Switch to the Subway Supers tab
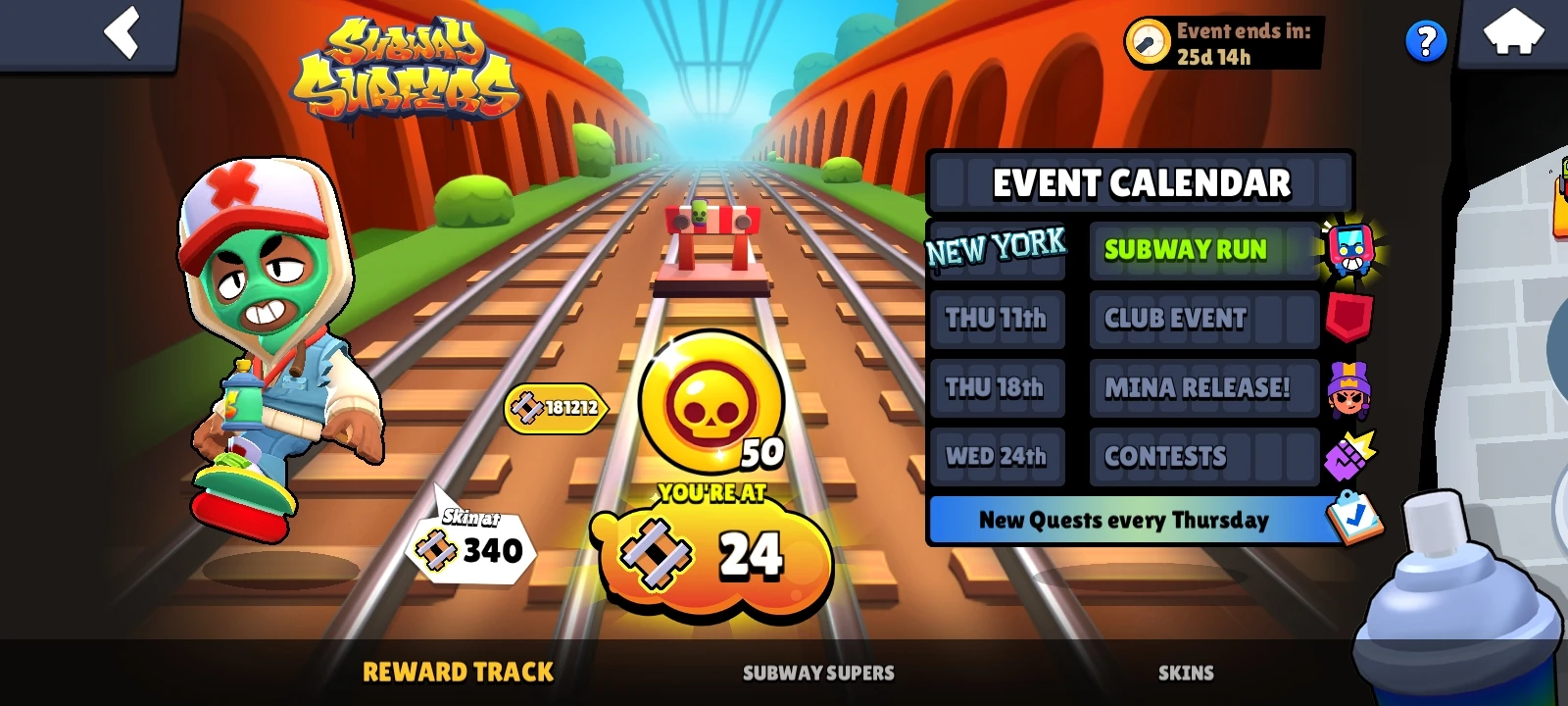 click(x=817, y=673)
